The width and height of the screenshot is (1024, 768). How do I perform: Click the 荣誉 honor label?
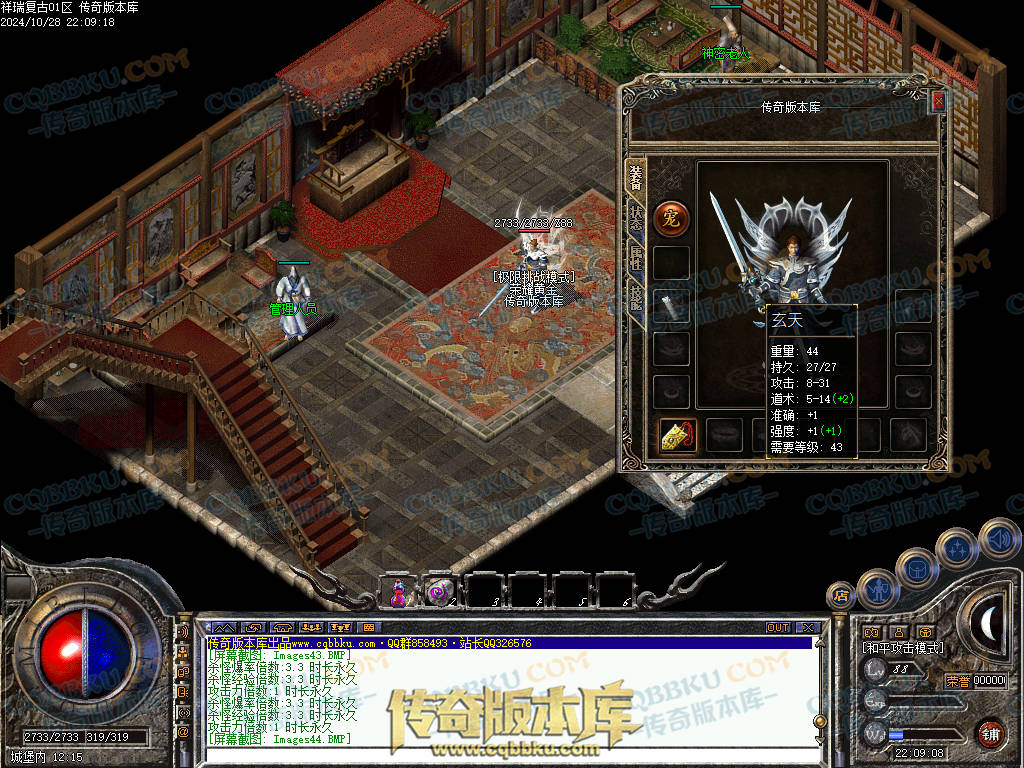[x=957, y=681]
